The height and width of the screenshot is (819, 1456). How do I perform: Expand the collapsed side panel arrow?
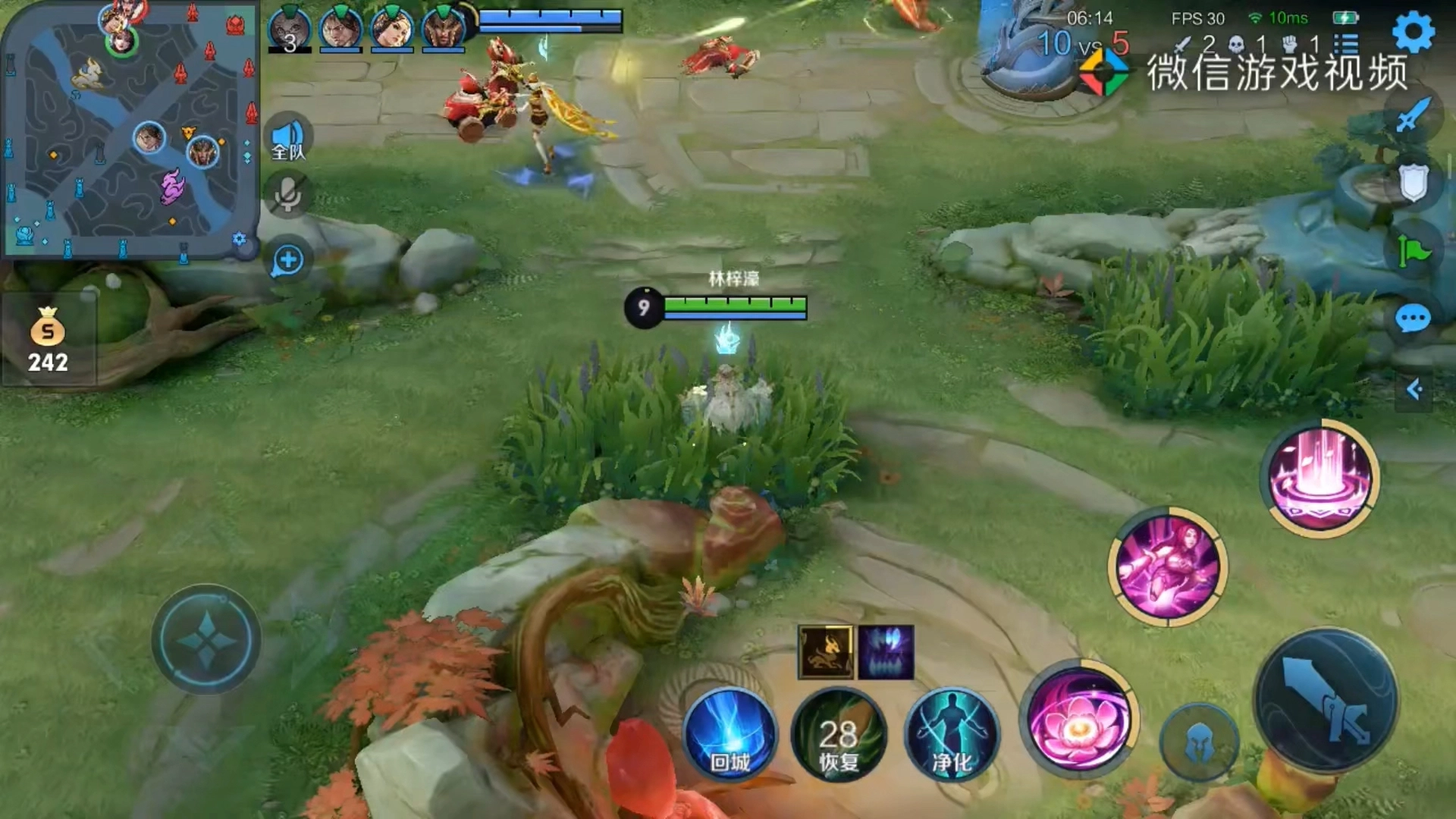coord(1414,390)
